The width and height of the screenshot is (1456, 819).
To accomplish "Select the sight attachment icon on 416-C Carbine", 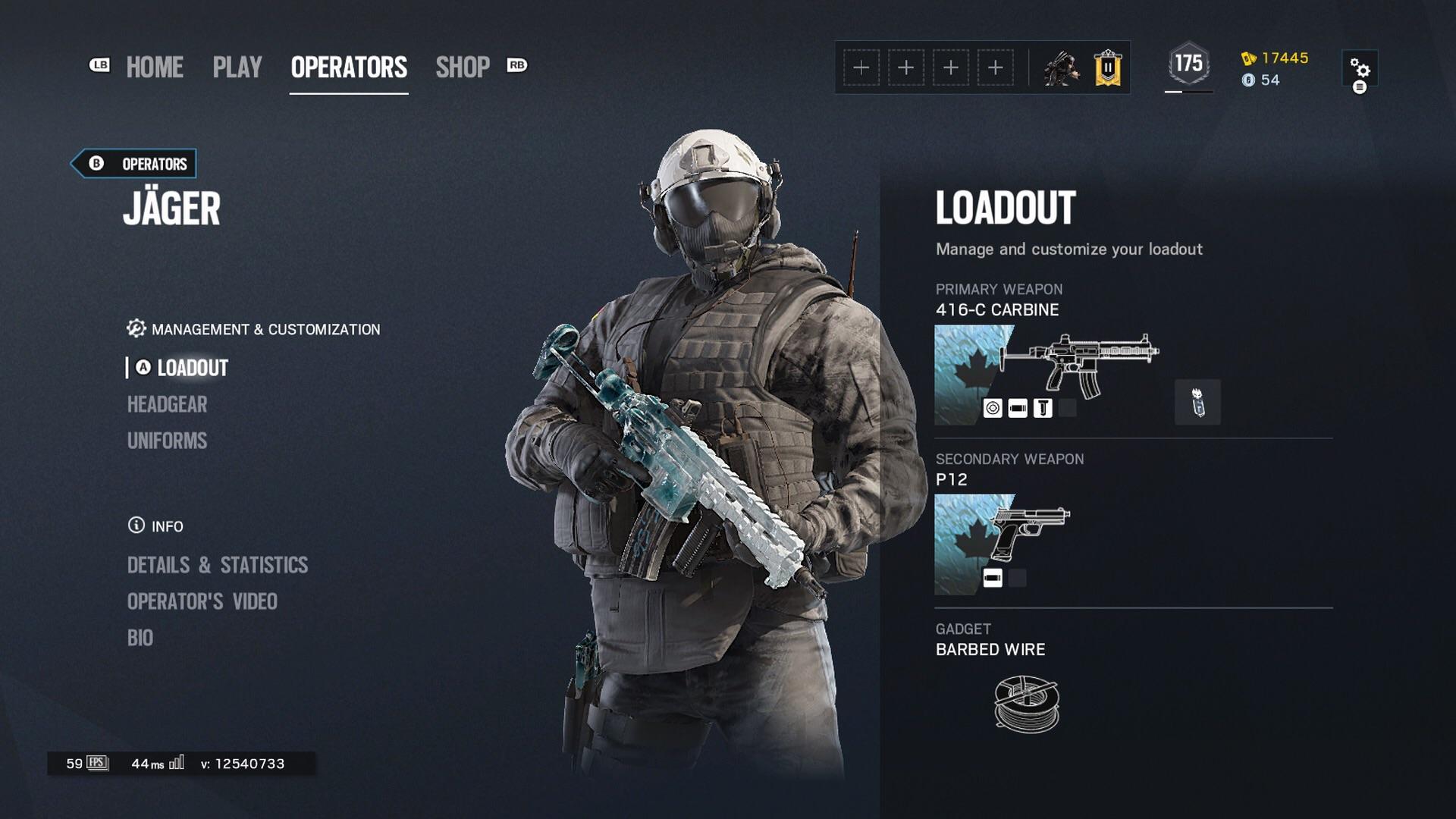I will tap(993, 409).
